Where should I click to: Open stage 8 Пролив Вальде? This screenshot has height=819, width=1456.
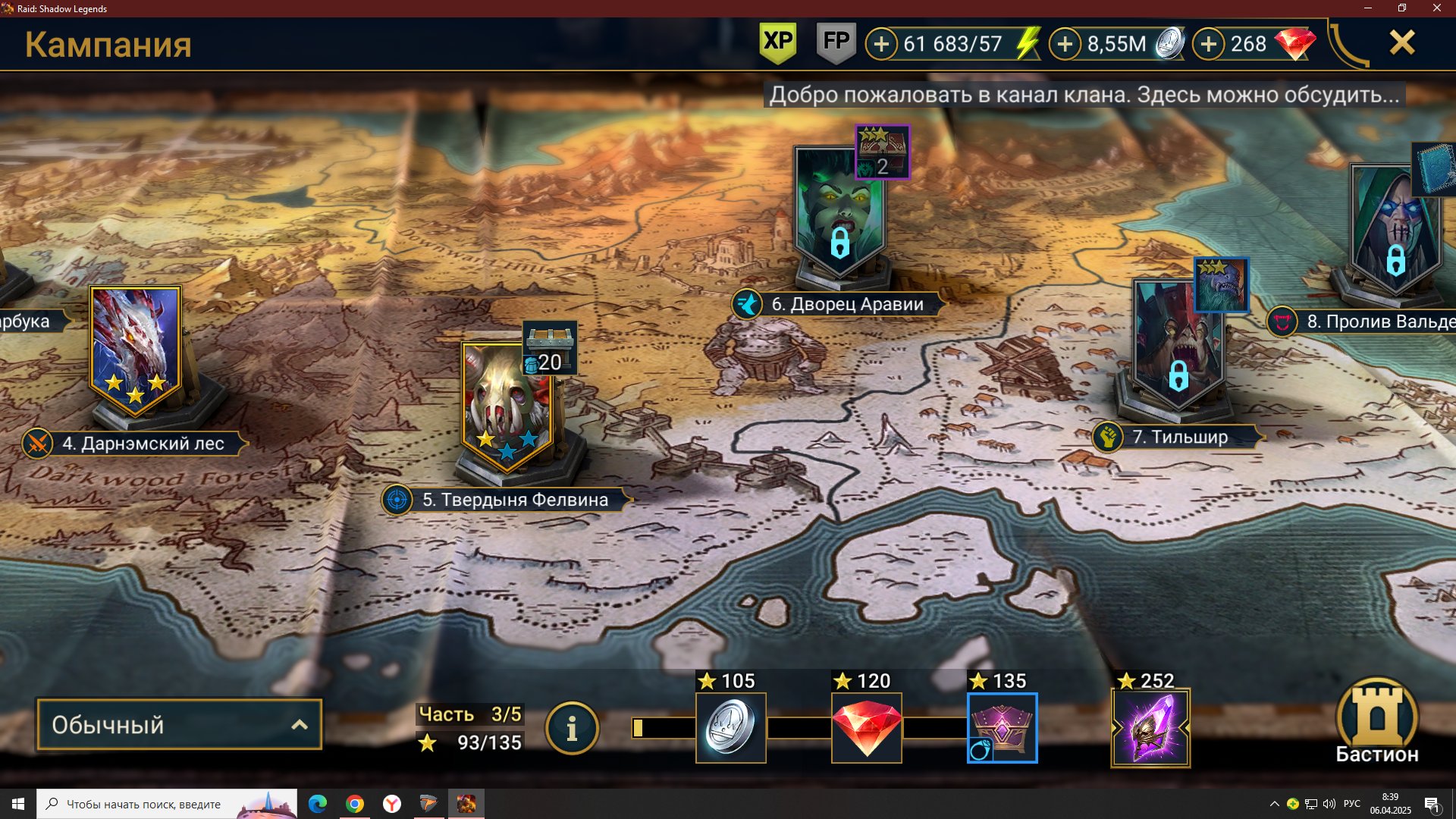(1394, 227)
